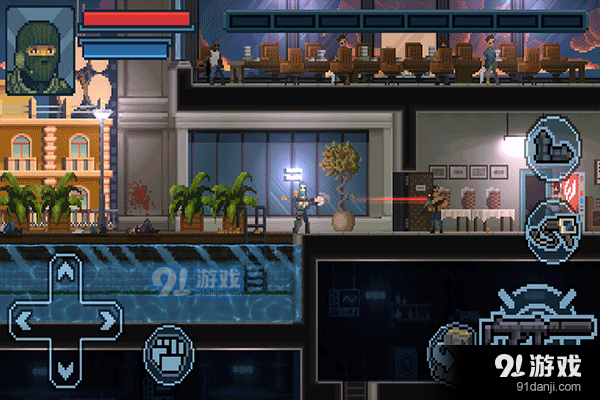Tap the D-pad left arrow
The image size is (600, 400).
[22, 320]
